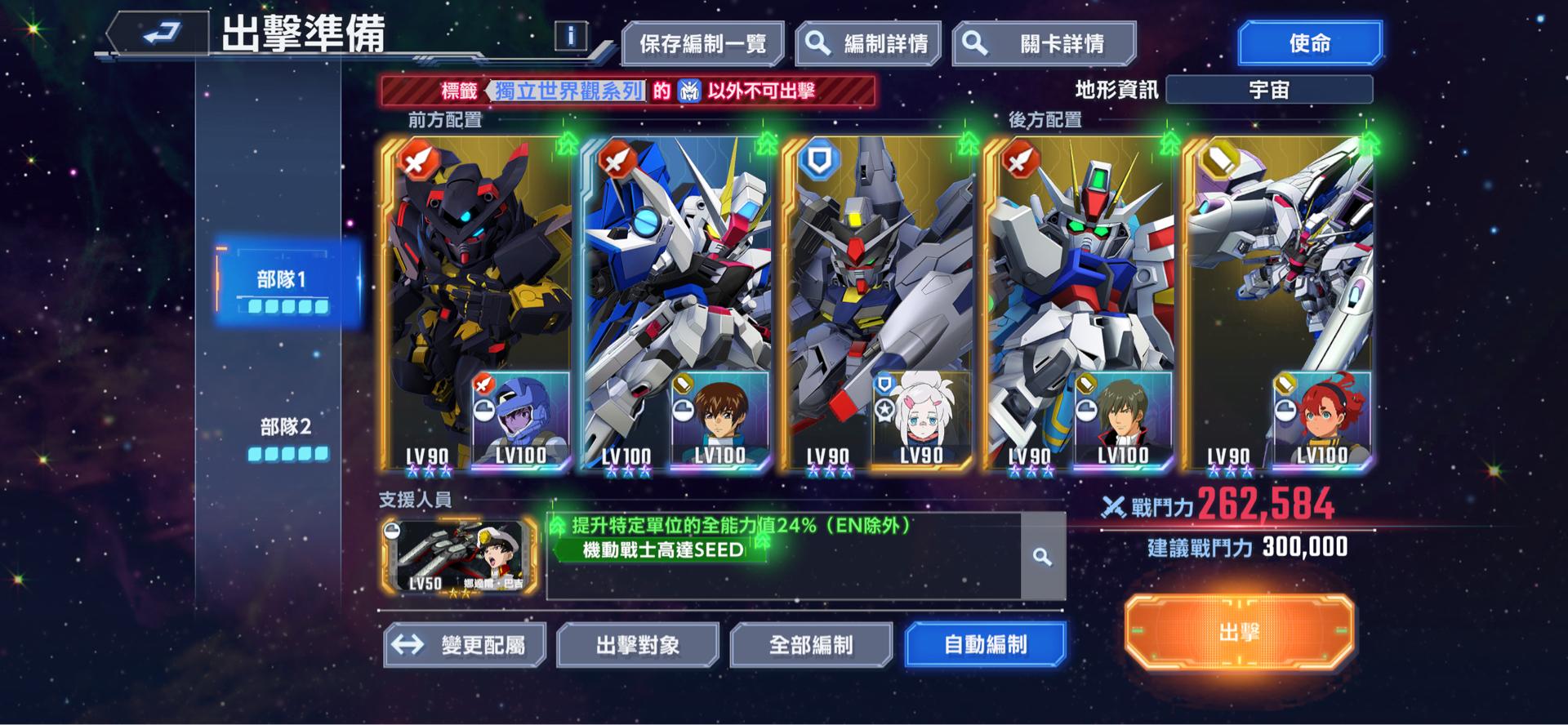
Task: Open the info panel via the i icon
Action: pos(572,35)
